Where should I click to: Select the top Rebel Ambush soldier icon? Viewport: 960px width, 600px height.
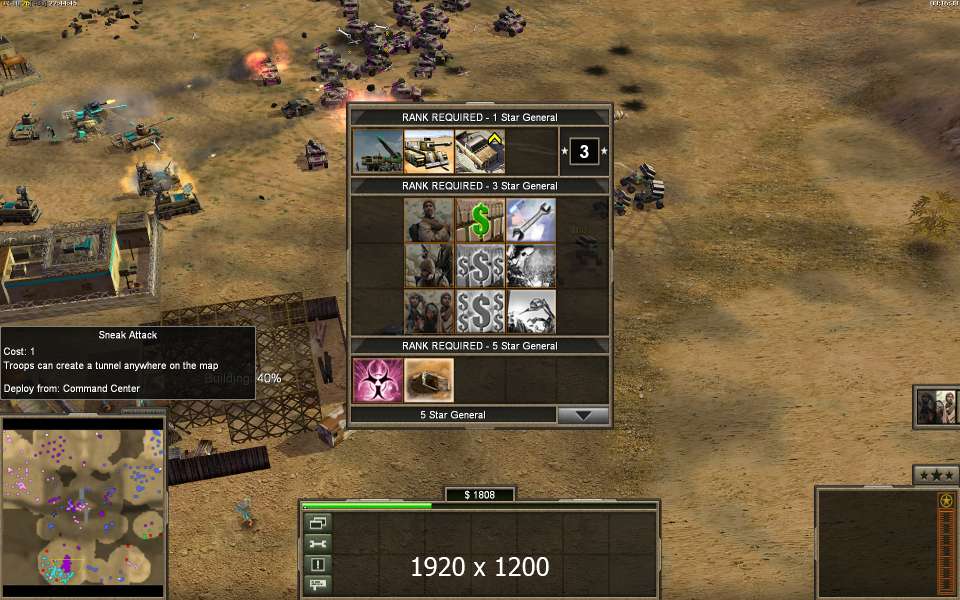[x=429, y=219]
